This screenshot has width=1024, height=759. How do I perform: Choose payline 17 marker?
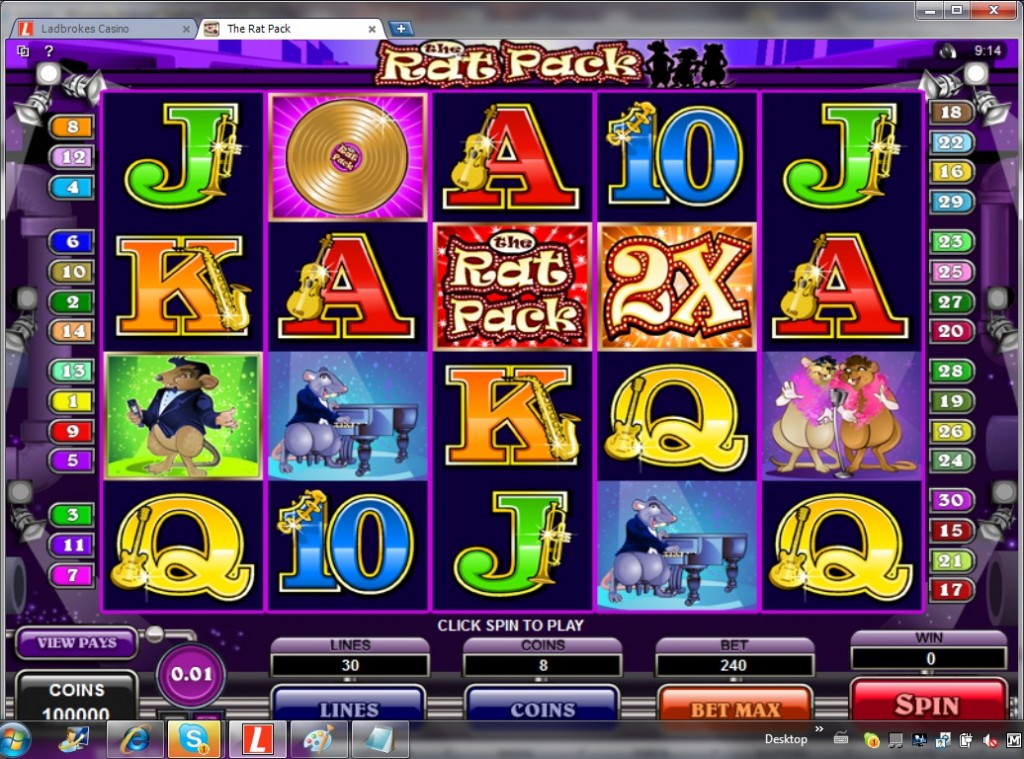pos(951,590)
